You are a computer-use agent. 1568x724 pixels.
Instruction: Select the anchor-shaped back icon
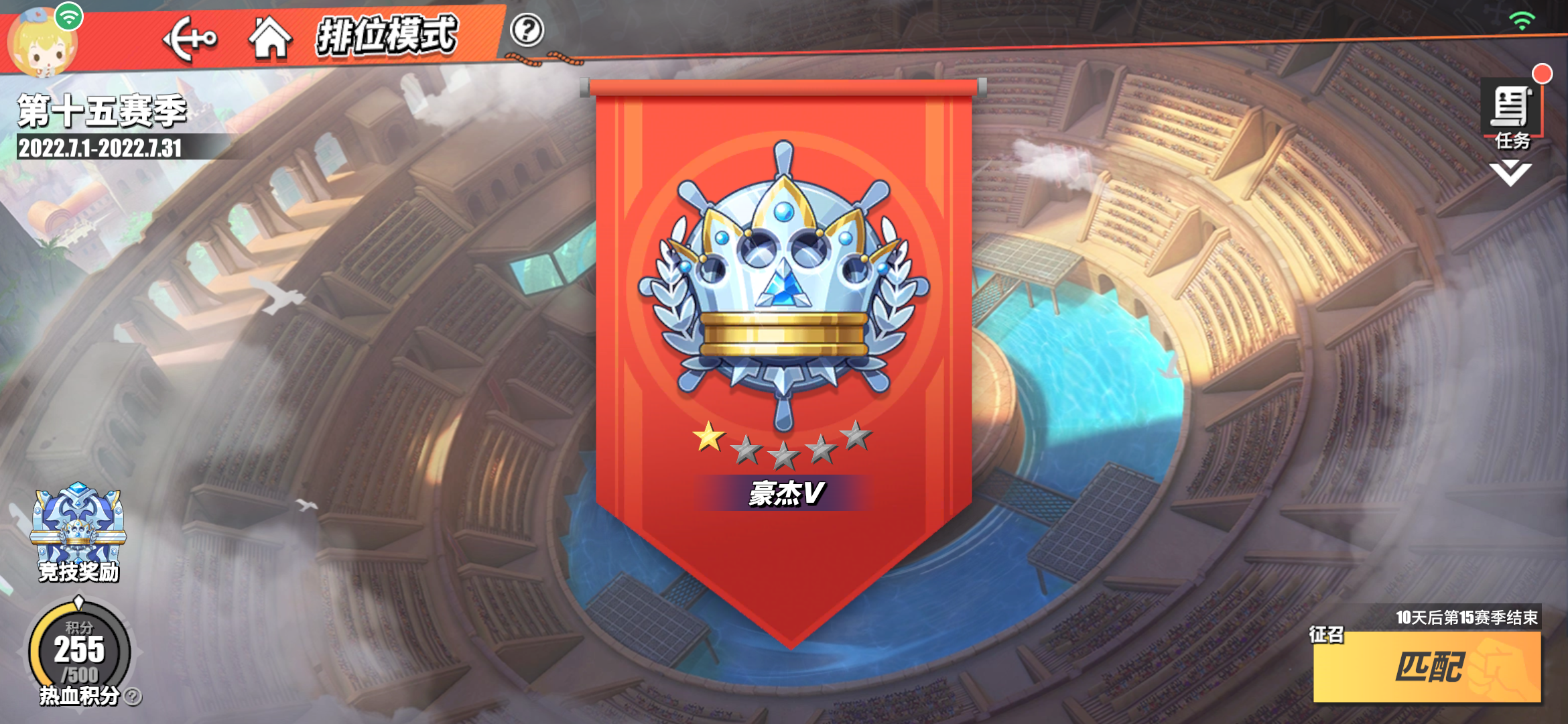[190, 38]
